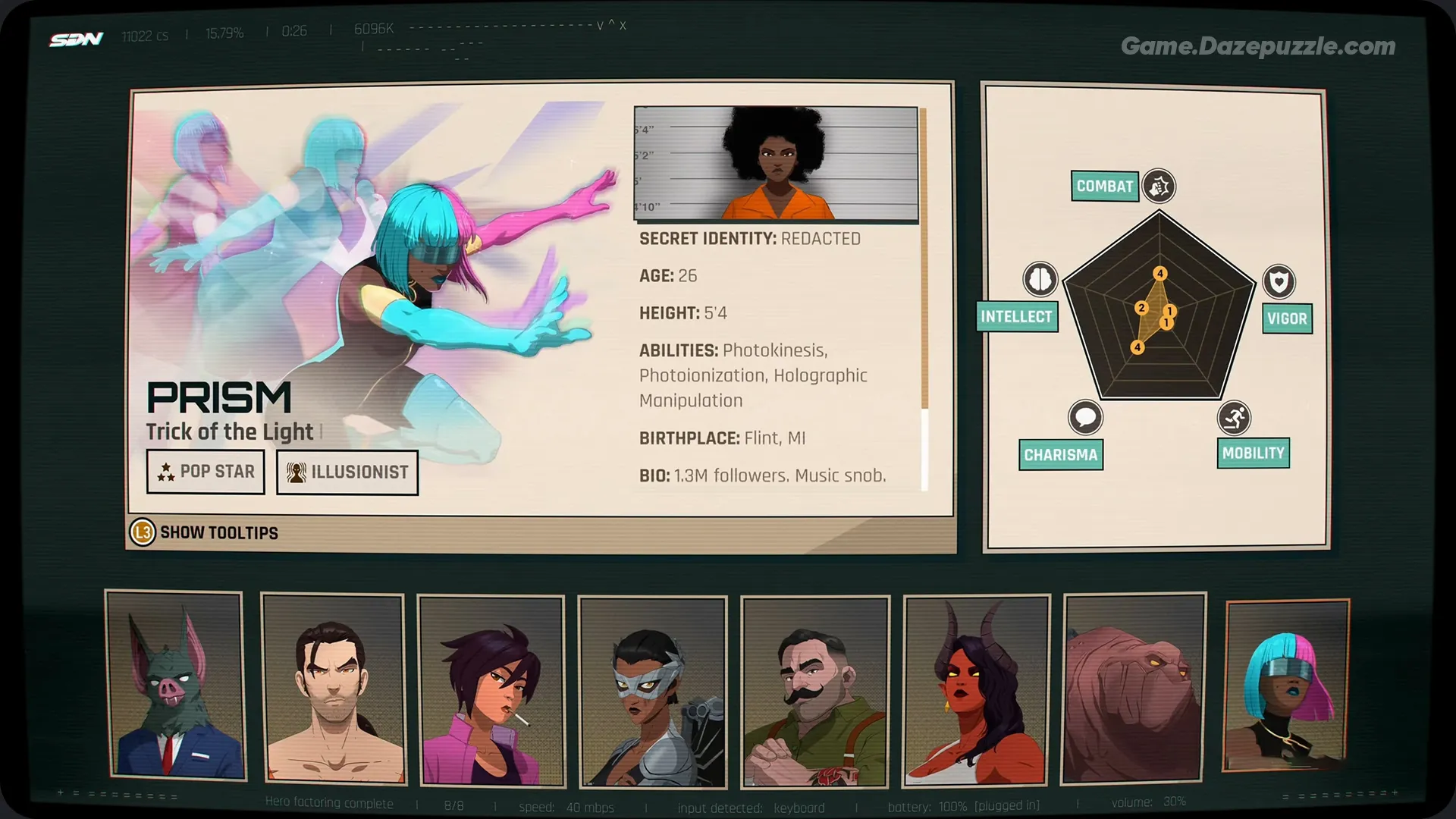This screenshot has width=1456, height=819.
Task: Click the Pop Star badge icon
Action: pos(165,472)
